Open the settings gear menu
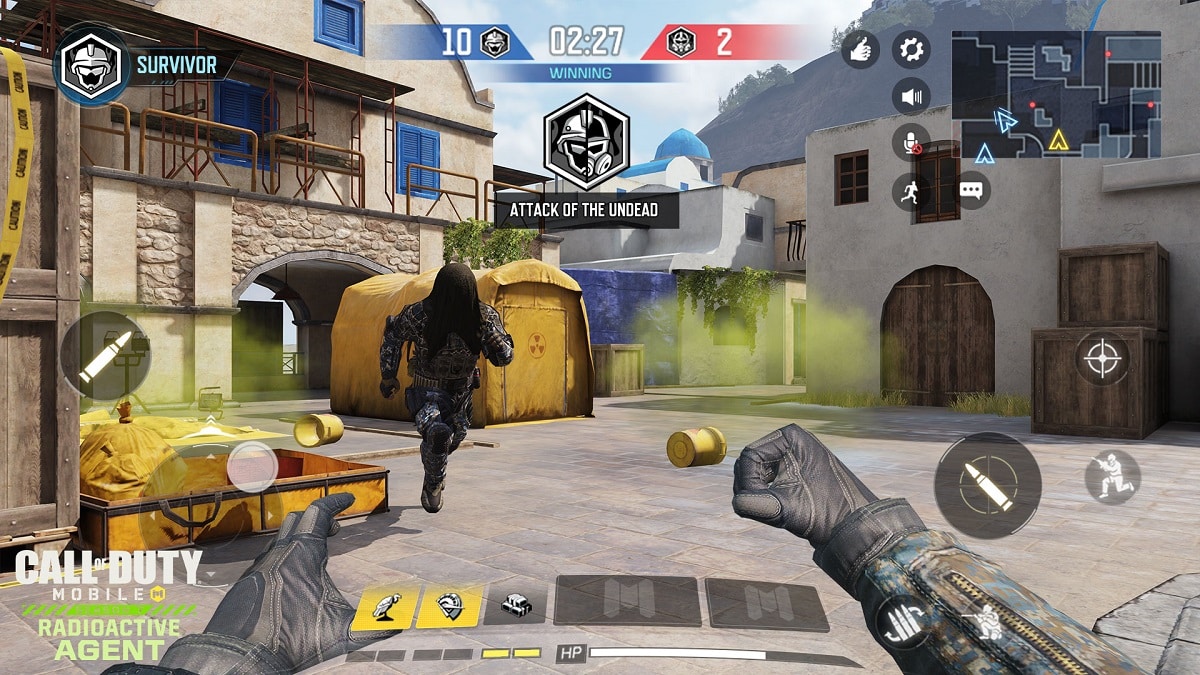This screenshot has width=1200, height=675. pos(910,49)
